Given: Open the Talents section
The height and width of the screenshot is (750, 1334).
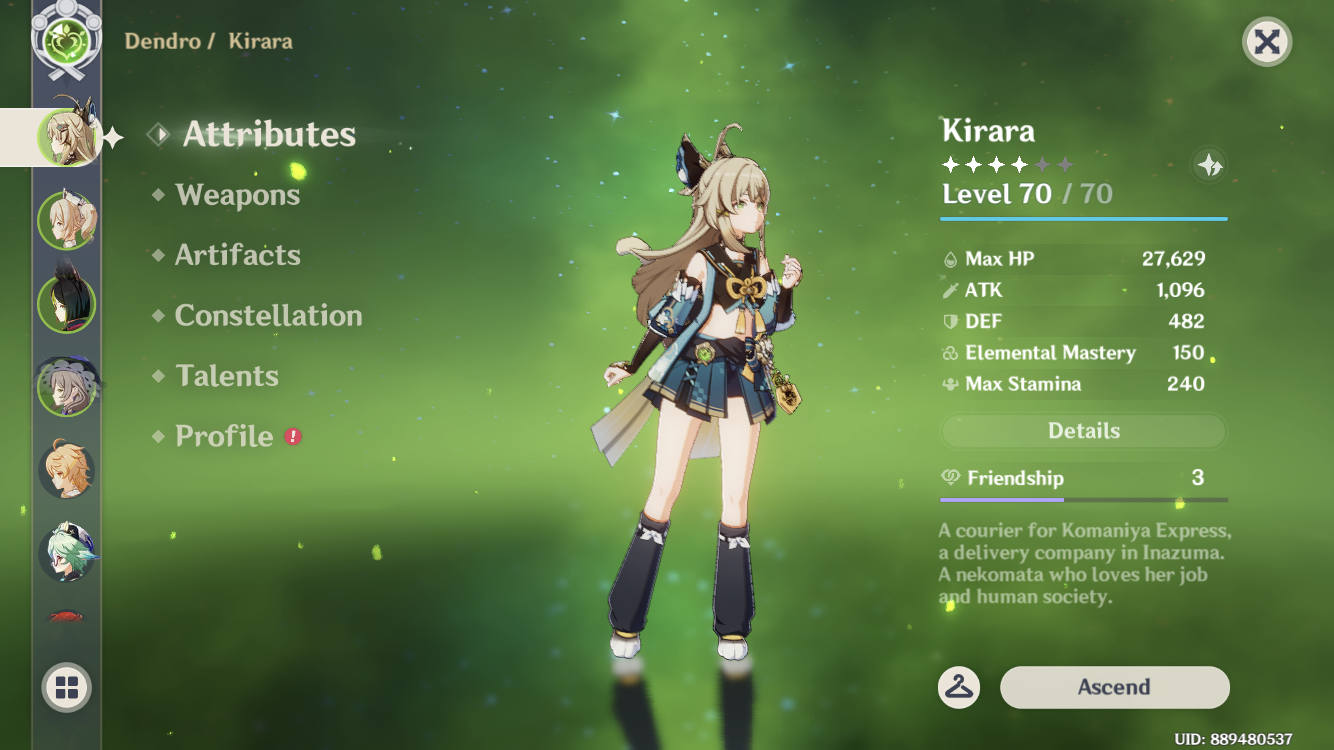Looking at the screenshot, I should click(x=227, y=375).
